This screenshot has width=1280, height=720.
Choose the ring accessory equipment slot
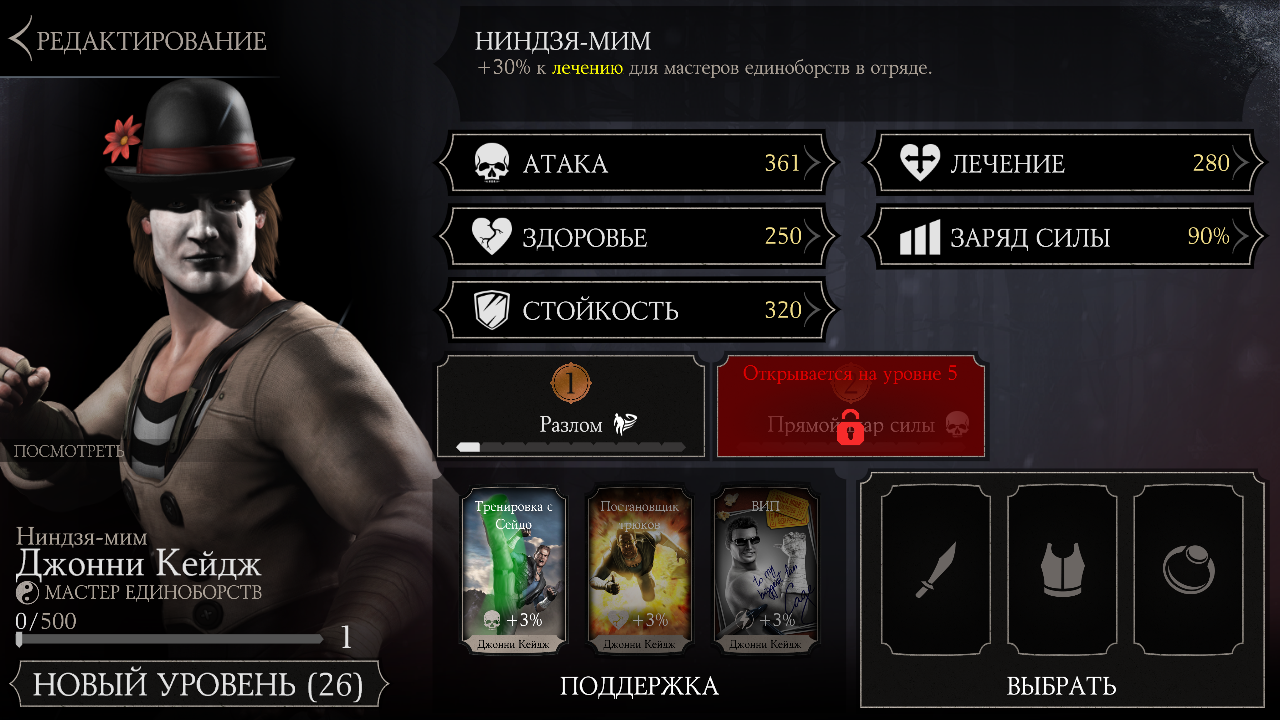(1188, 570)
